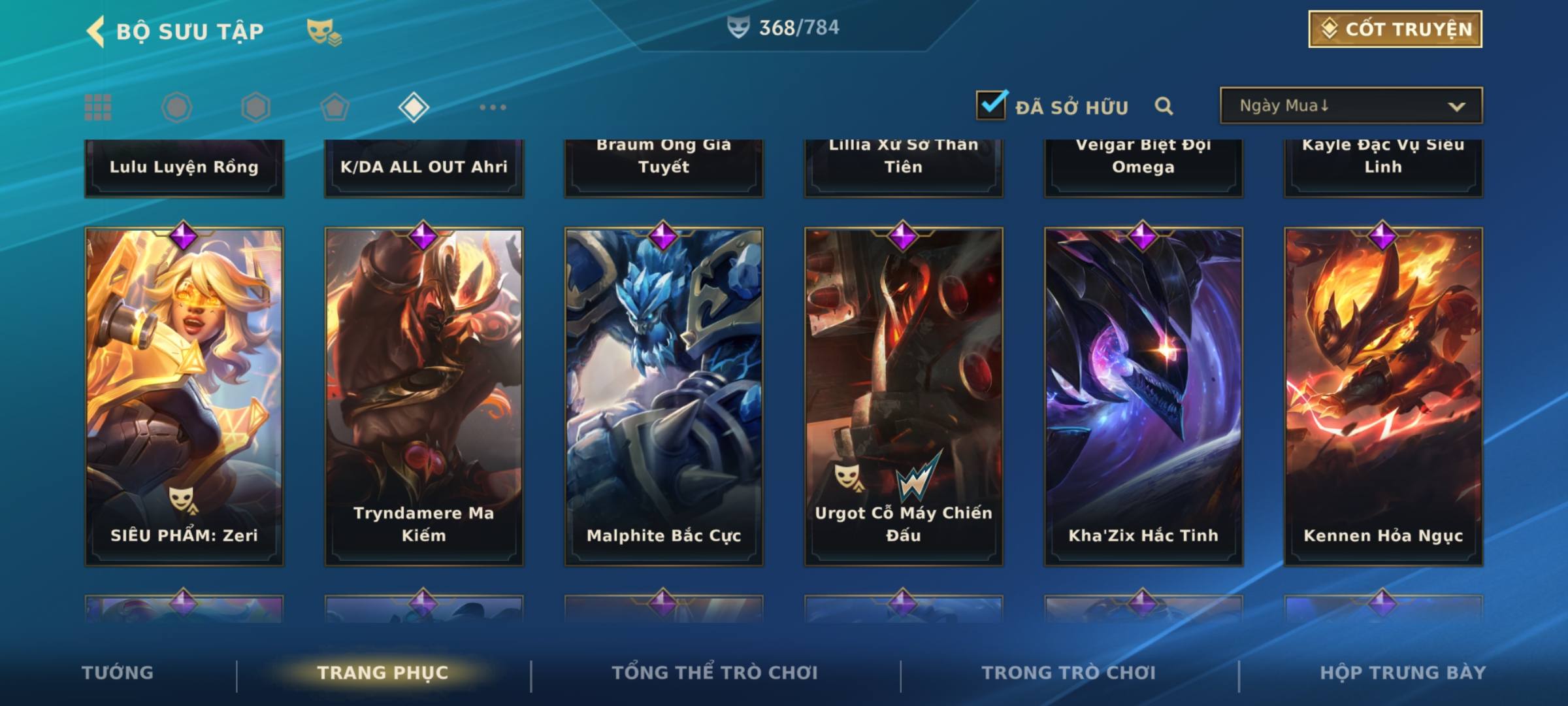Pick the Urgot Cỗ Máy Chiến Đấu skin
Viewport: 1568px width, 706px height.
tap(904, 396)
